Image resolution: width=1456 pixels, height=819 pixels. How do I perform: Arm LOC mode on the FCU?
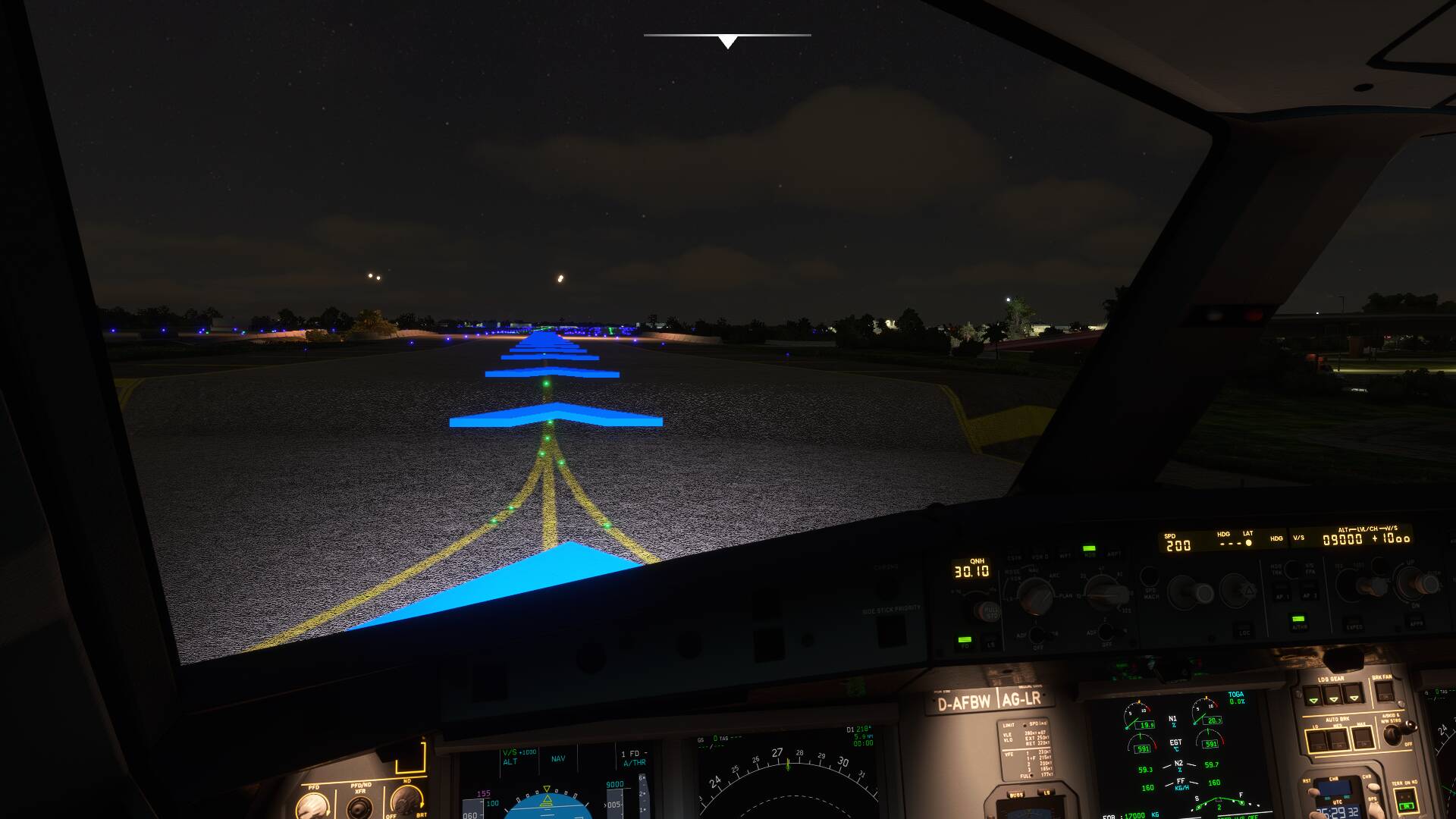coord(1245,632)
